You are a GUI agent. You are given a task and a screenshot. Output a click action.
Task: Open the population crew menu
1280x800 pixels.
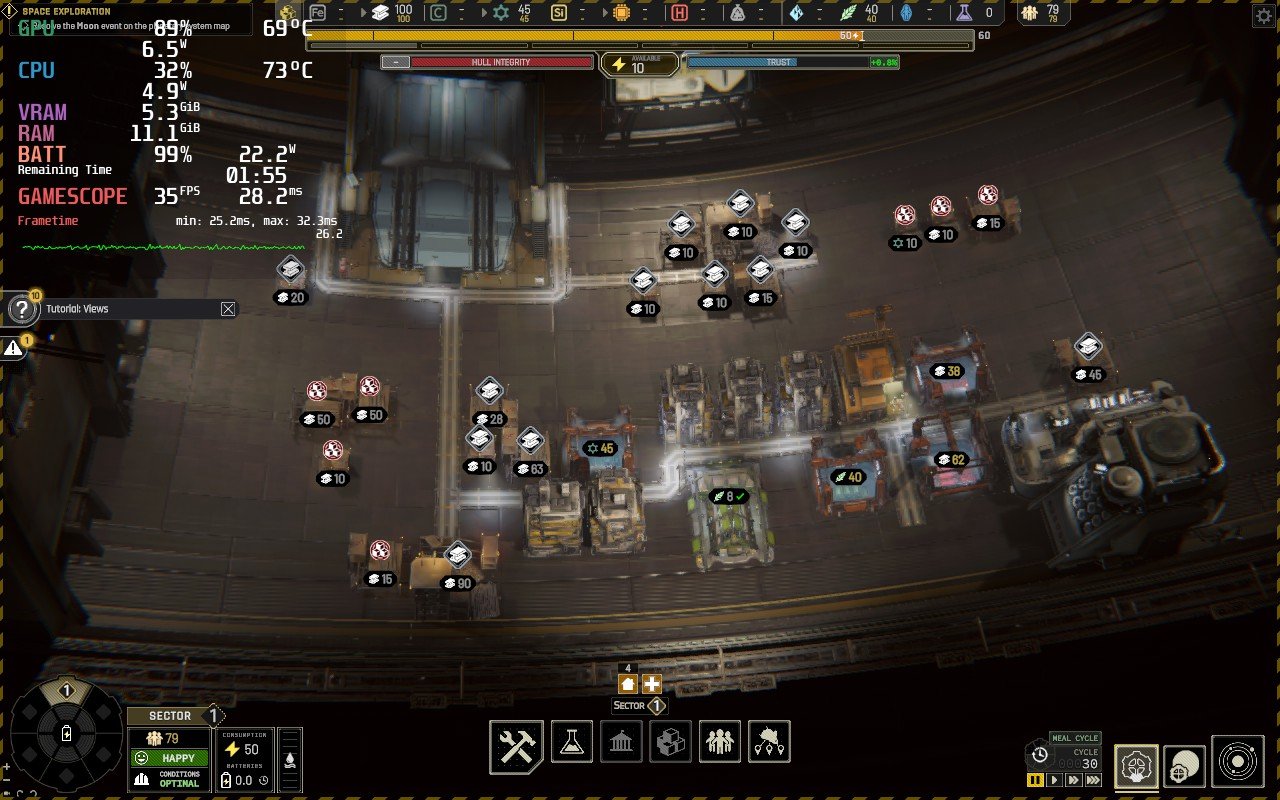pos(720,742)
